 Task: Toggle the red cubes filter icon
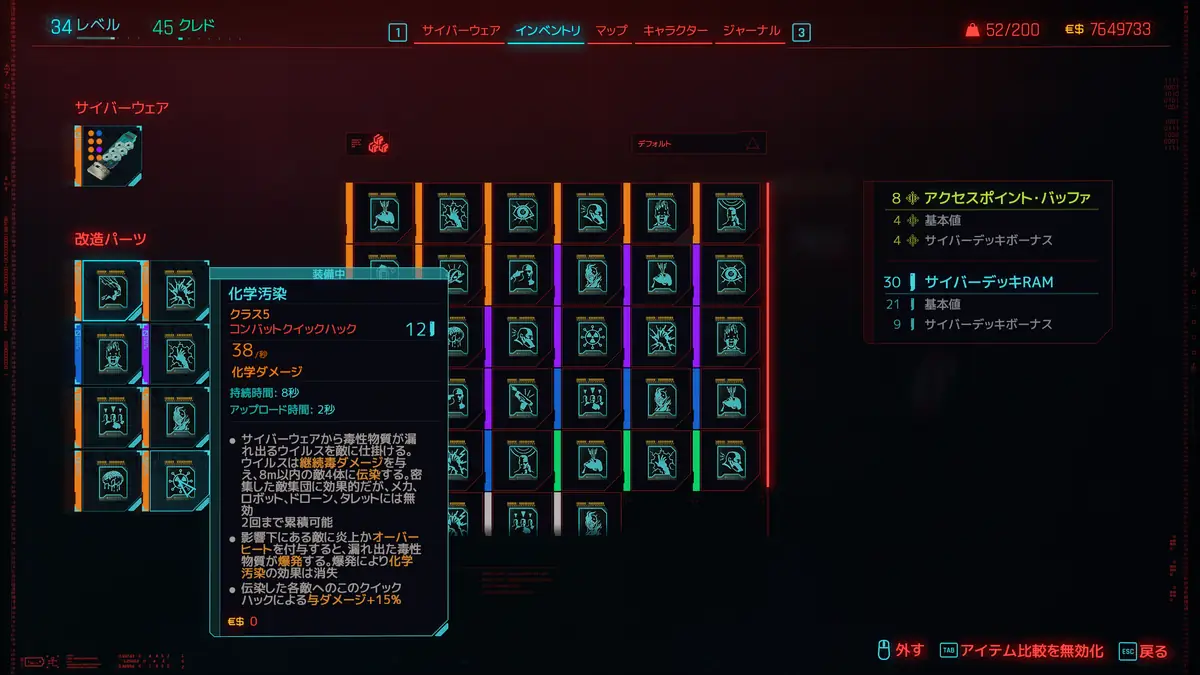(378, 144)
